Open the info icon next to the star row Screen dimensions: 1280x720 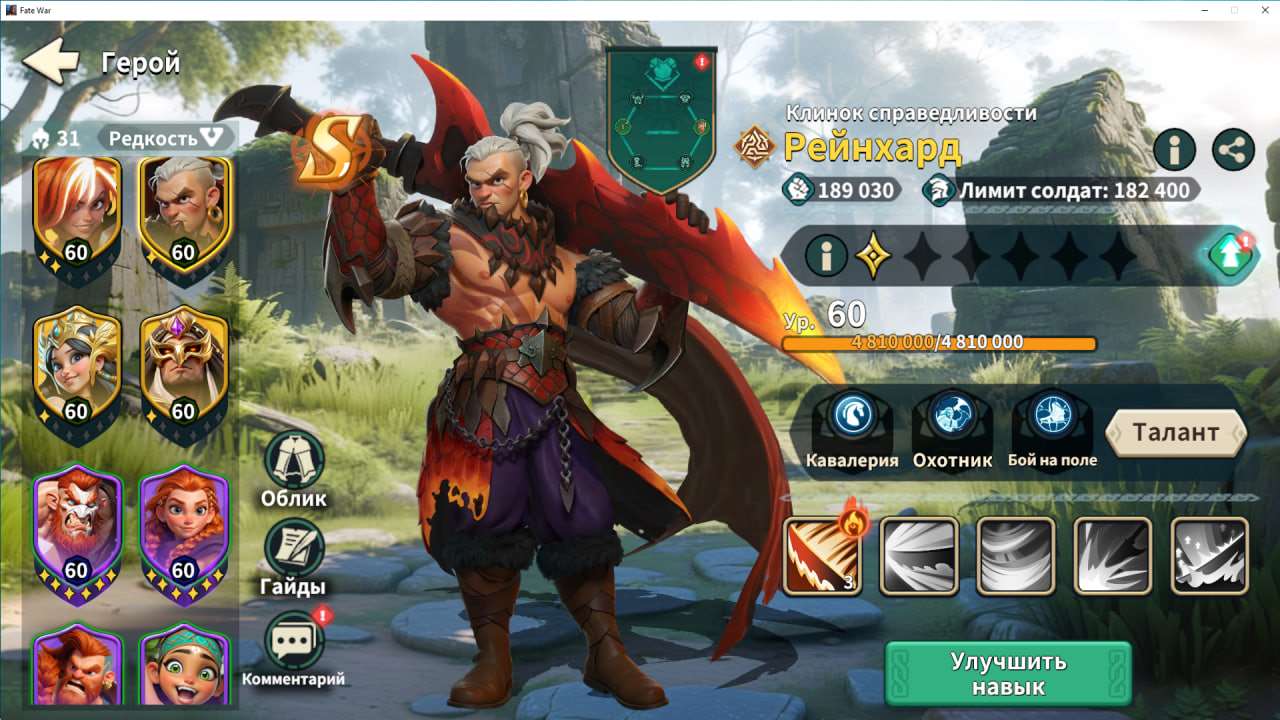825,255
